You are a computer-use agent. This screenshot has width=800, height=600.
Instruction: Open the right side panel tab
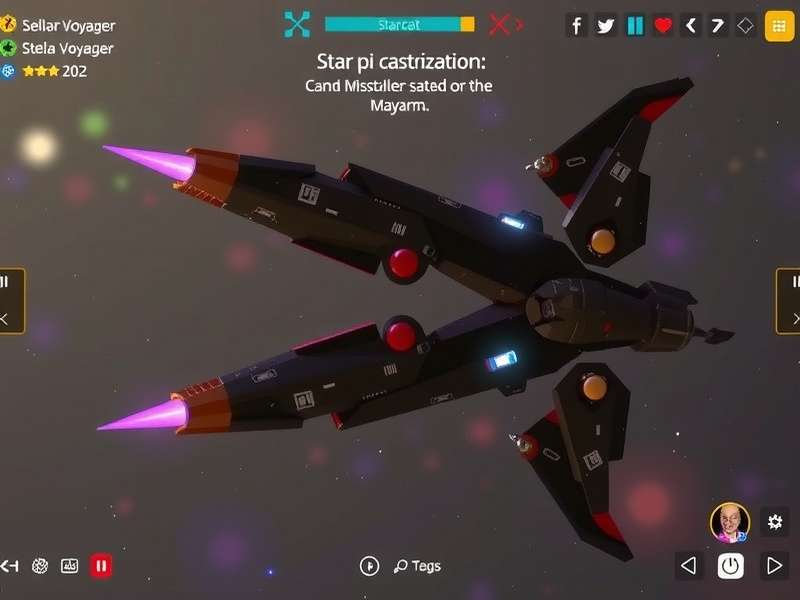point(789,300)
